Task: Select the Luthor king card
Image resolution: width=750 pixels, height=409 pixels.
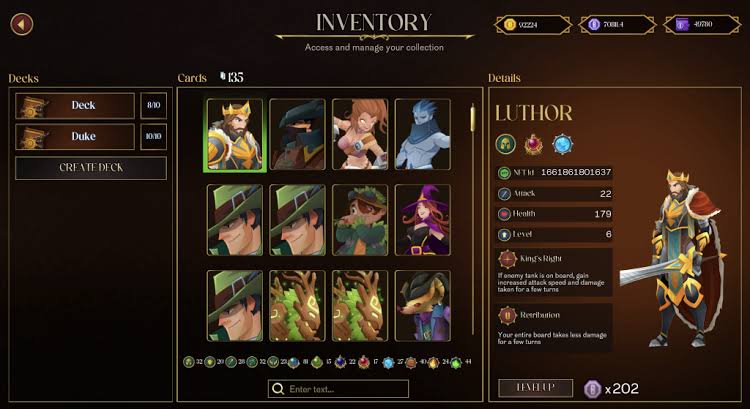Action: [x=235, y=136]
